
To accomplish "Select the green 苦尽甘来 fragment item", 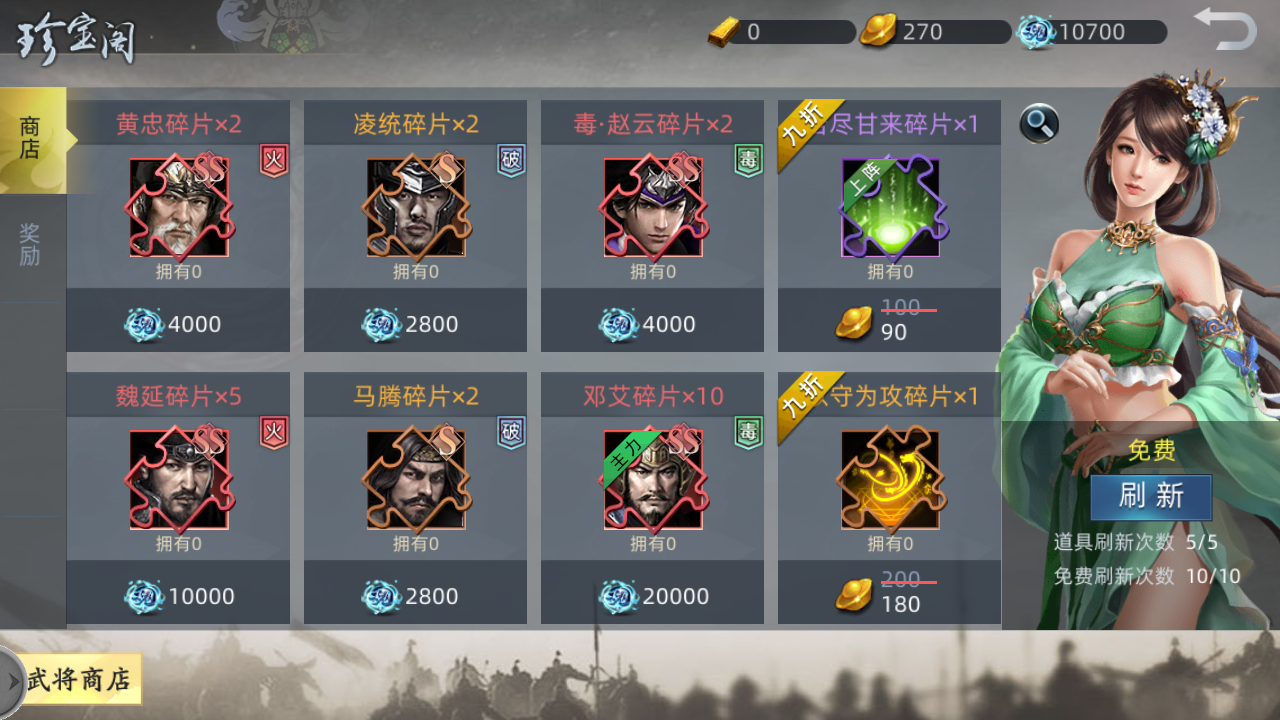I will click(890, 208).
